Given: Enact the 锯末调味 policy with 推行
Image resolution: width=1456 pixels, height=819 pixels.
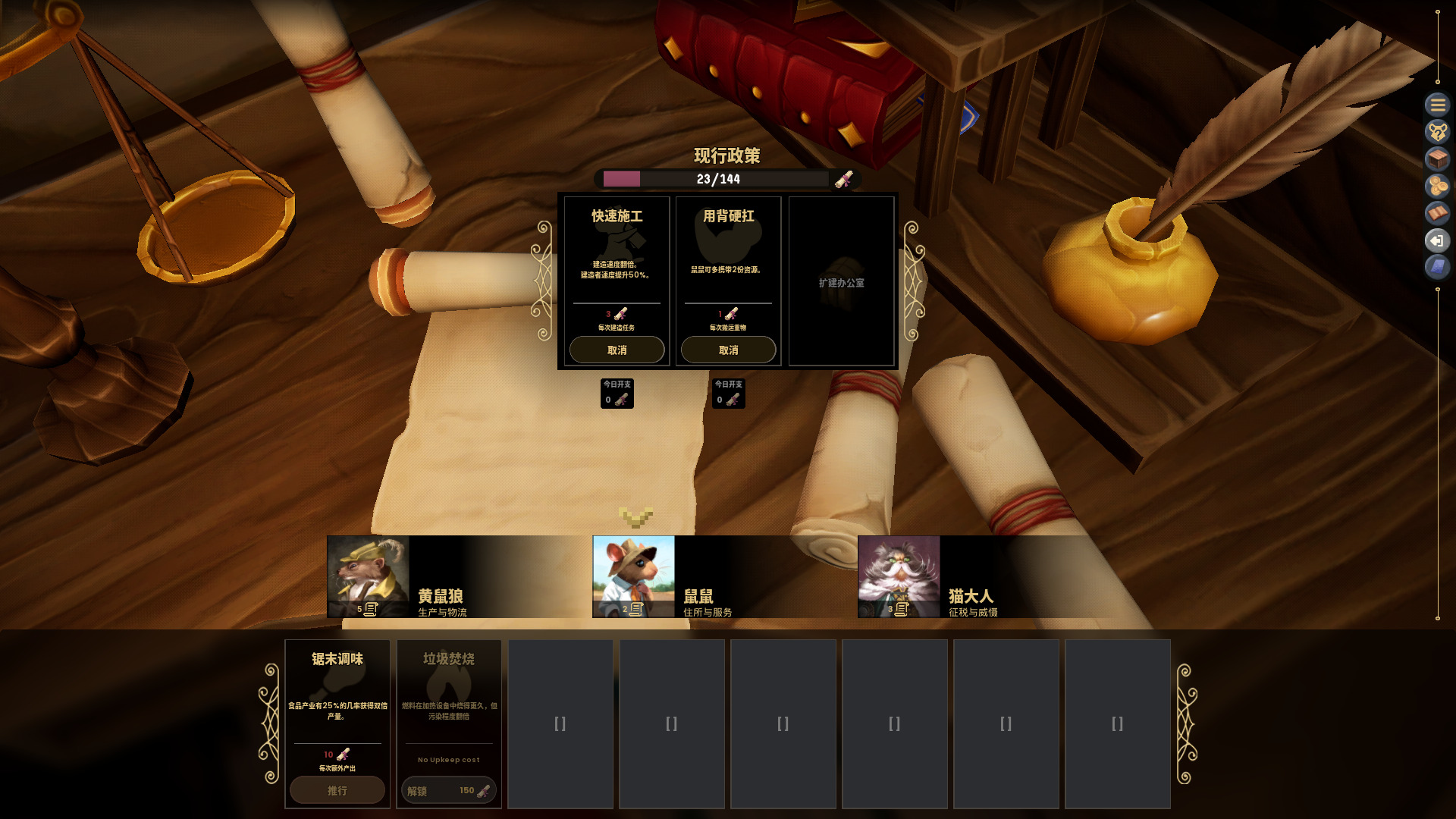Looking at the screenshot, I should [337, 790].
